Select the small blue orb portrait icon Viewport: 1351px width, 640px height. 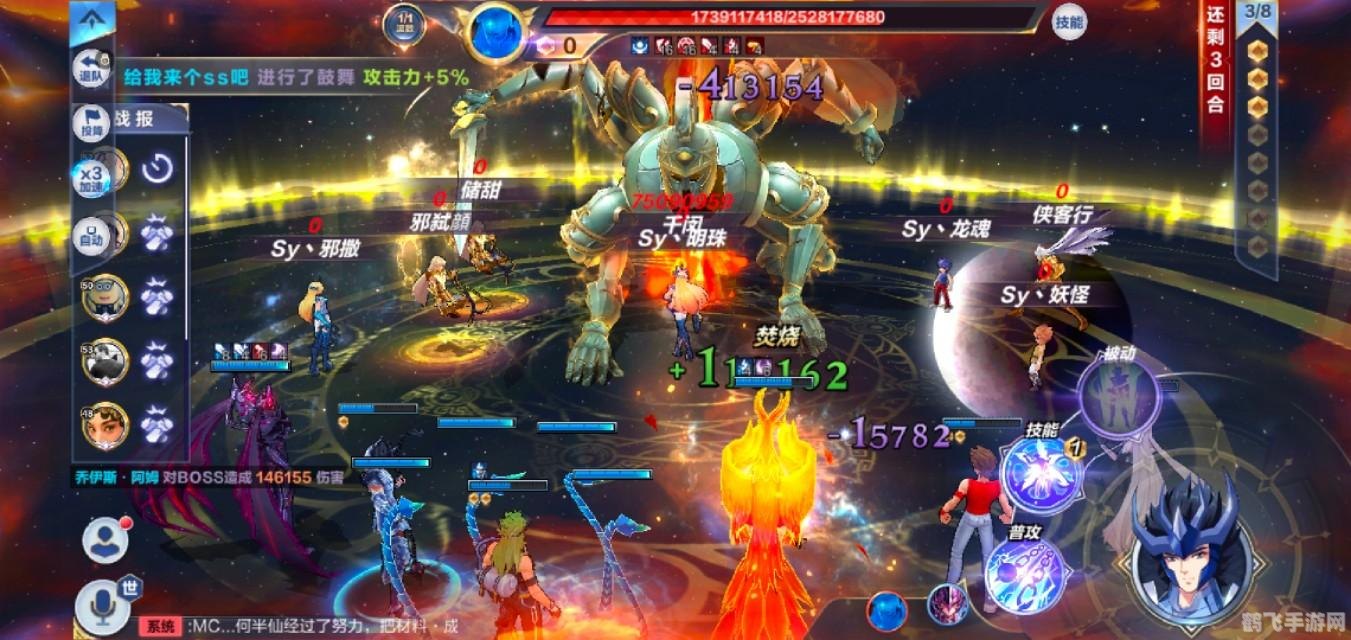(x=887, y=610)
